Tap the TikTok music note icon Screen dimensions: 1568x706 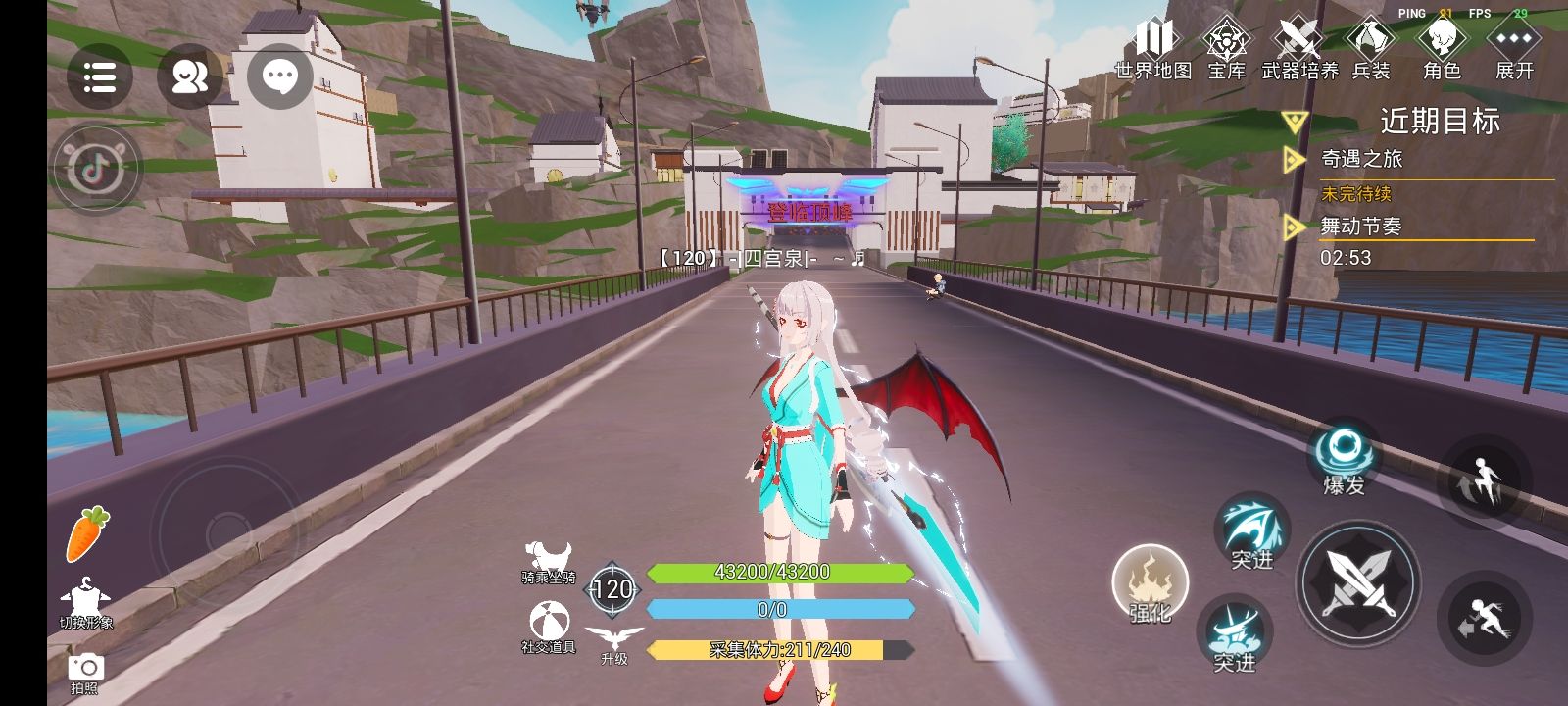(x=96, y=170)
